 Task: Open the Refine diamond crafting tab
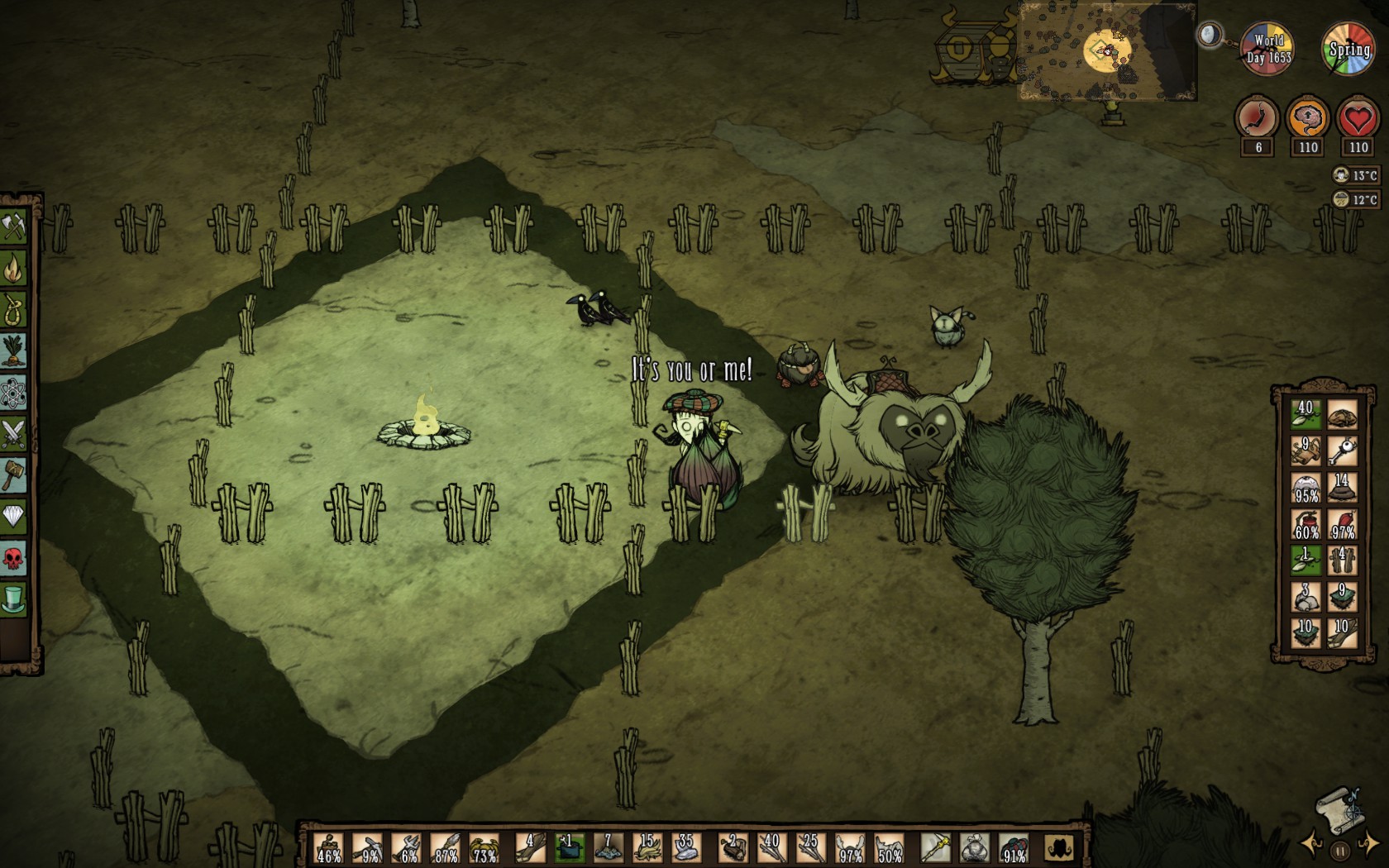(x=14, y=517)
